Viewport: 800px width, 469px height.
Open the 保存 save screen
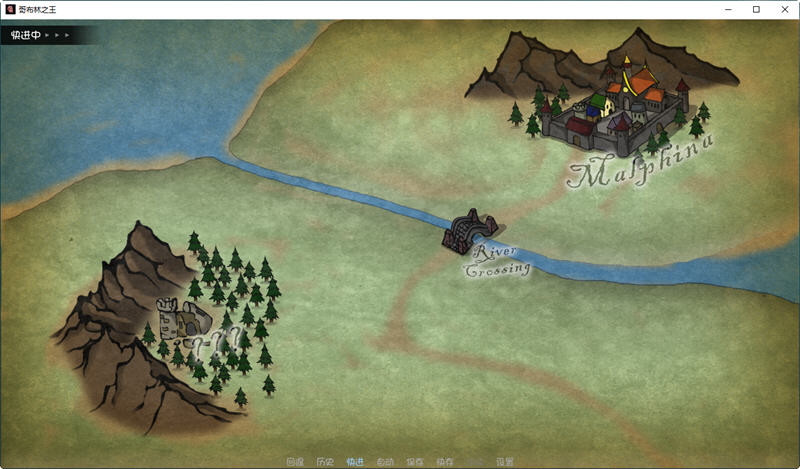[x=415, y=462]
